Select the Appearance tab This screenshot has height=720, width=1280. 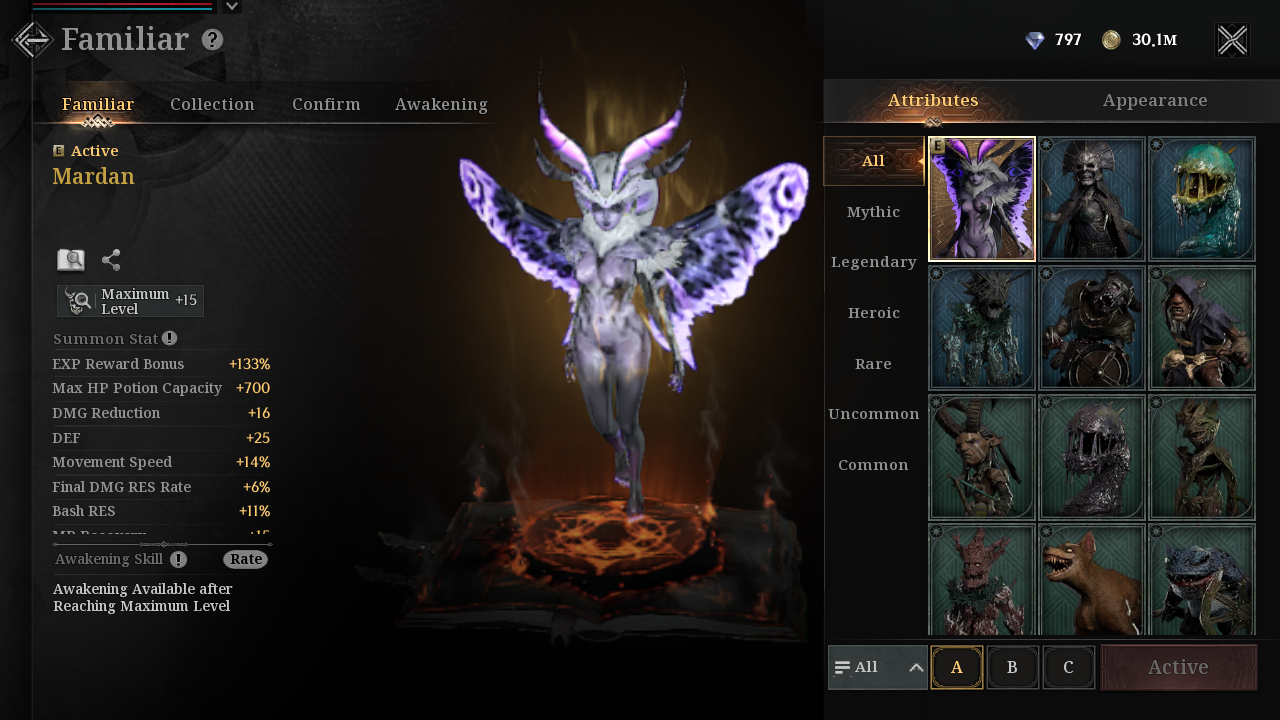pos(1155,100)
